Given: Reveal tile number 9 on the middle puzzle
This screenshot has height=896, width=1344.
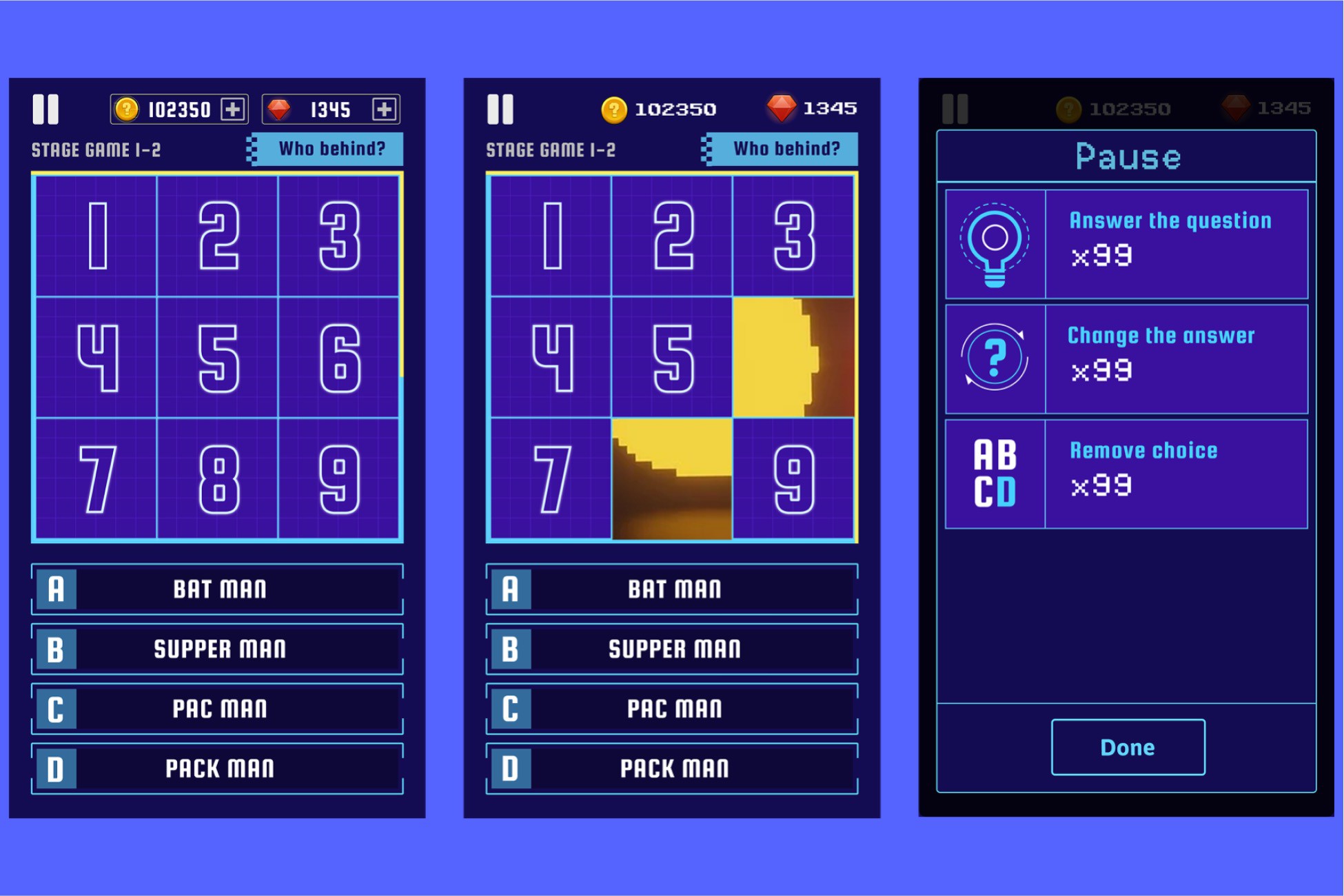Looking at the screenshot, I should point(793,474).
